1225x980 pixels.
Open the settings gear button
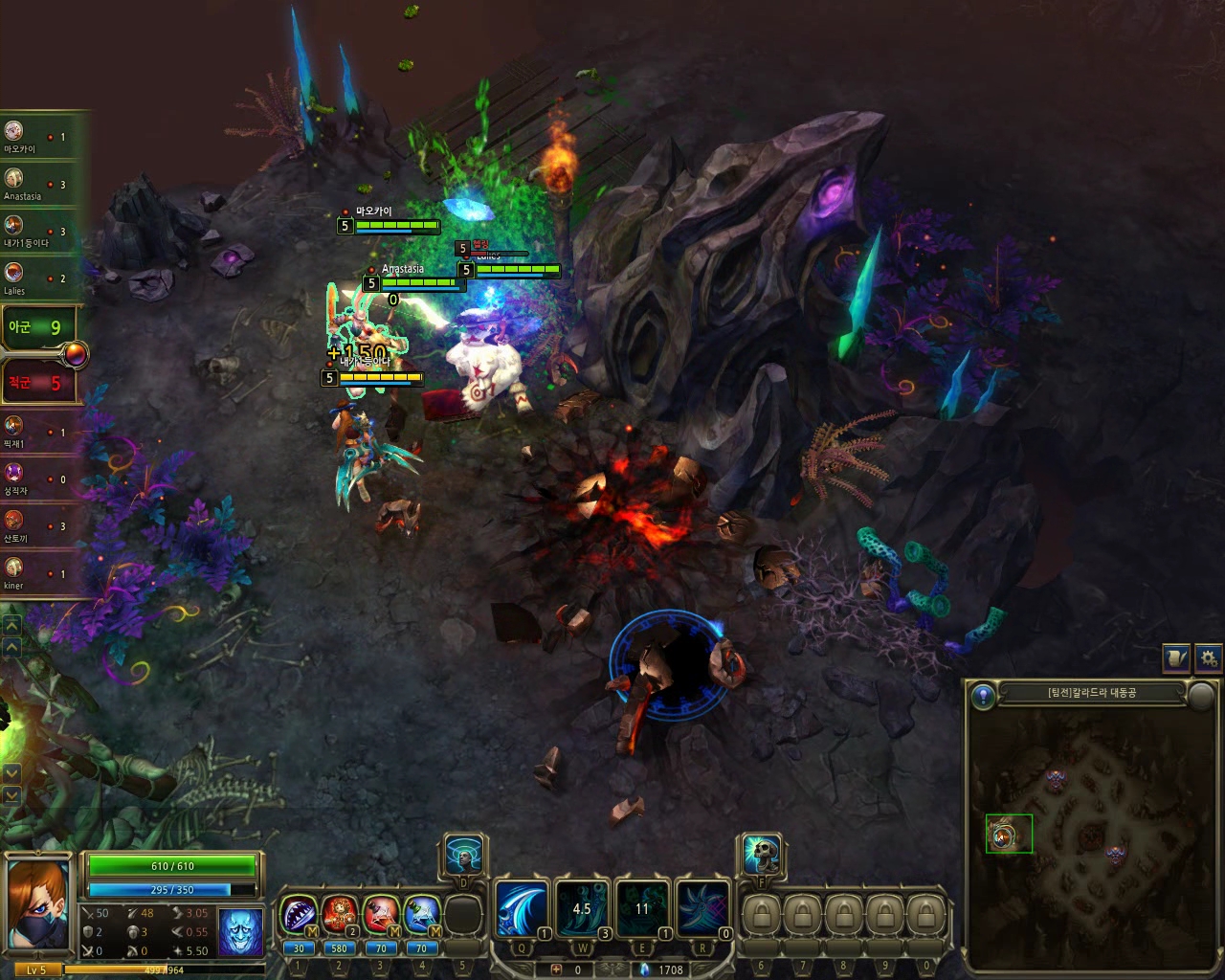pyautogui.click(x=1209, y=657)
